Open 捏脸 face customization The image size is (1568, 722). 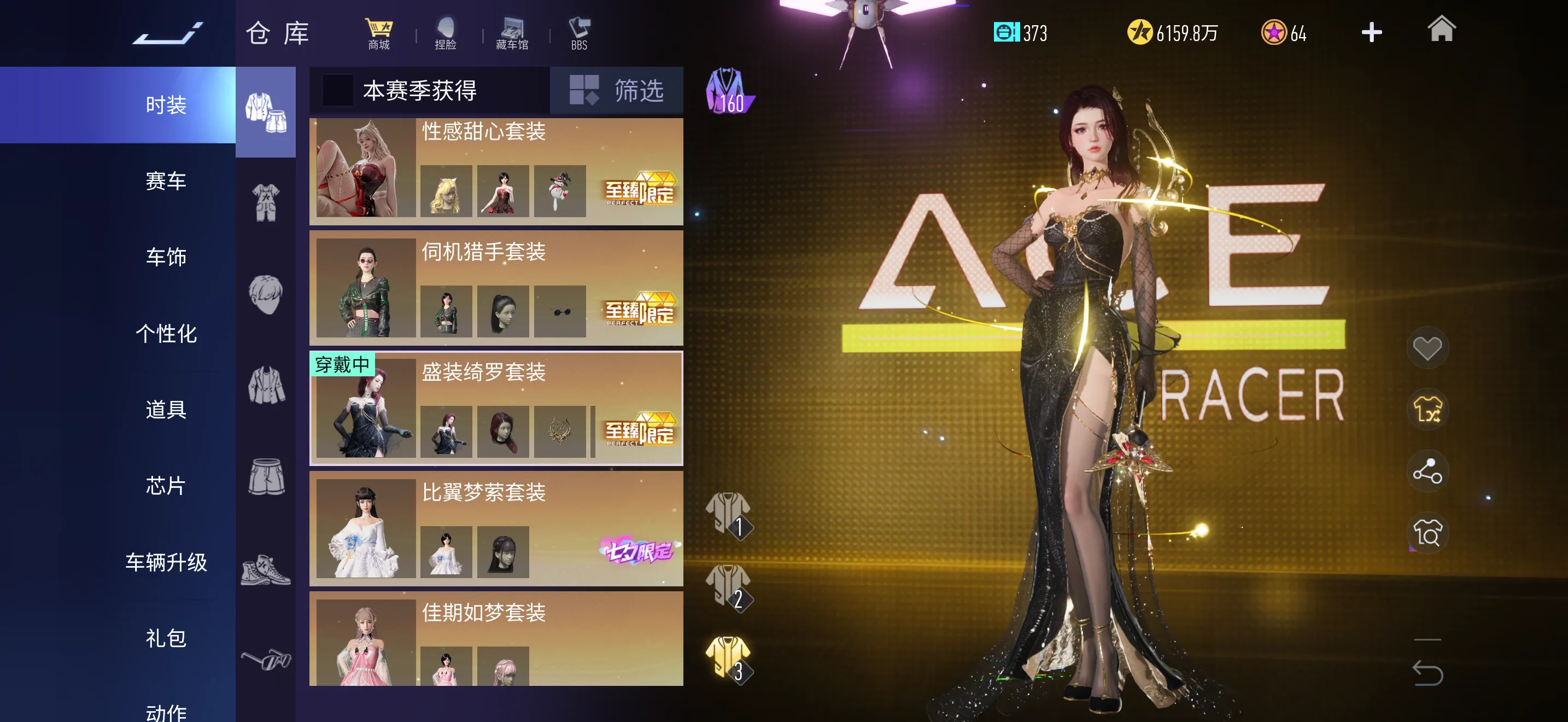446,33
